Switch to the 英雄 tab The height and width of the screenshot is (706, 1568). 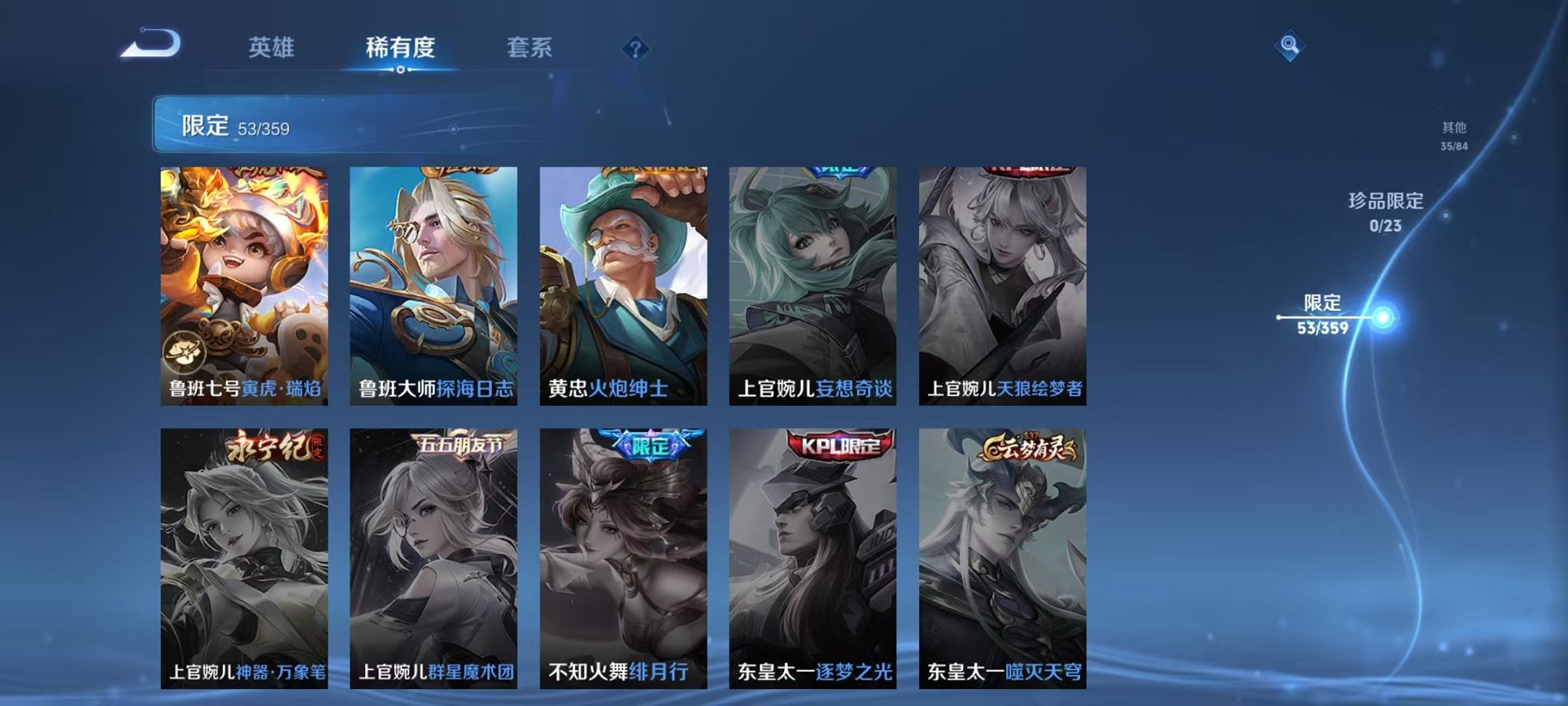[271, 48]
